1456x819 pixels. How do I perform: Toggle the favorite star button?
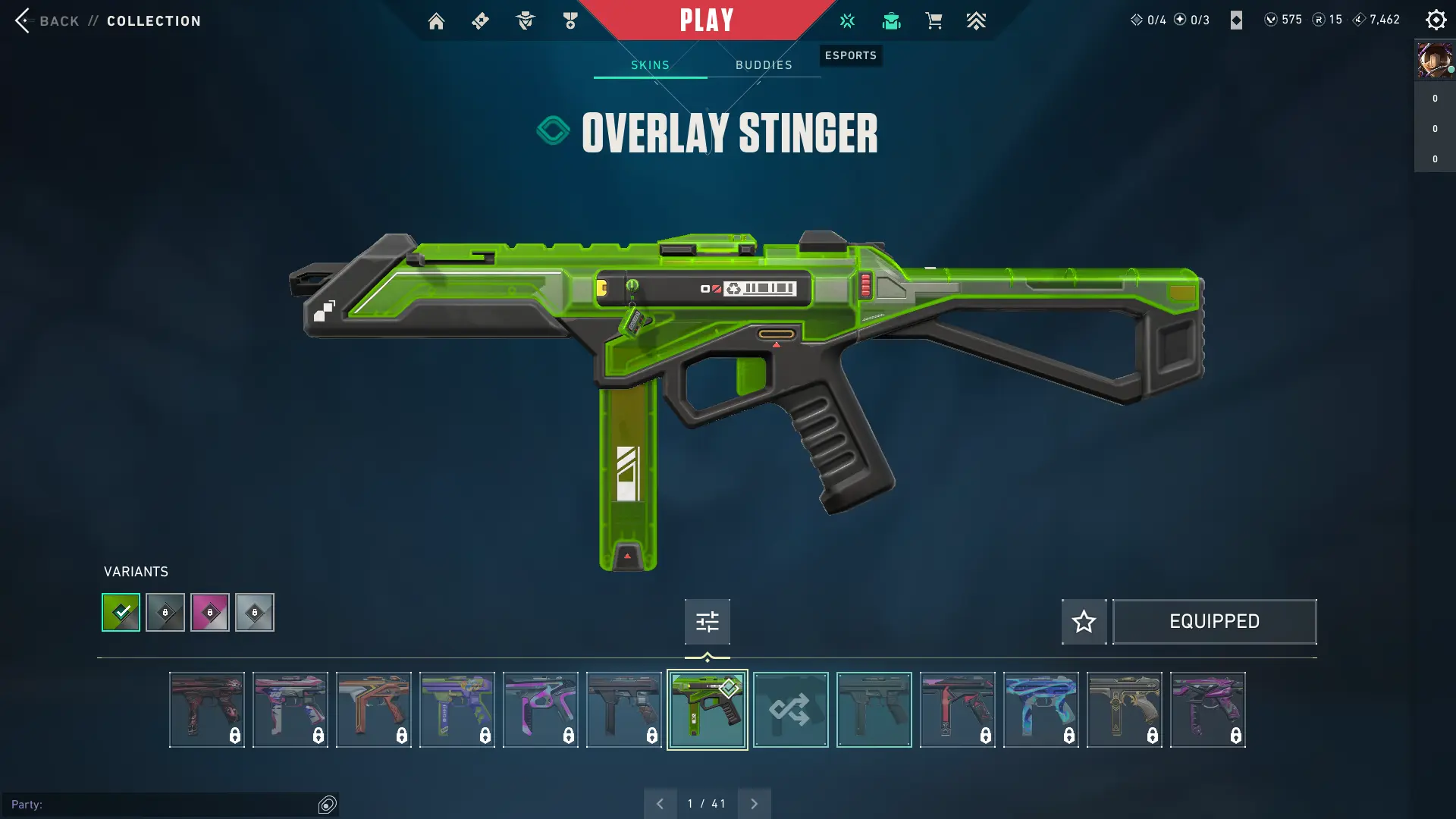click(x=1084, y=622)
